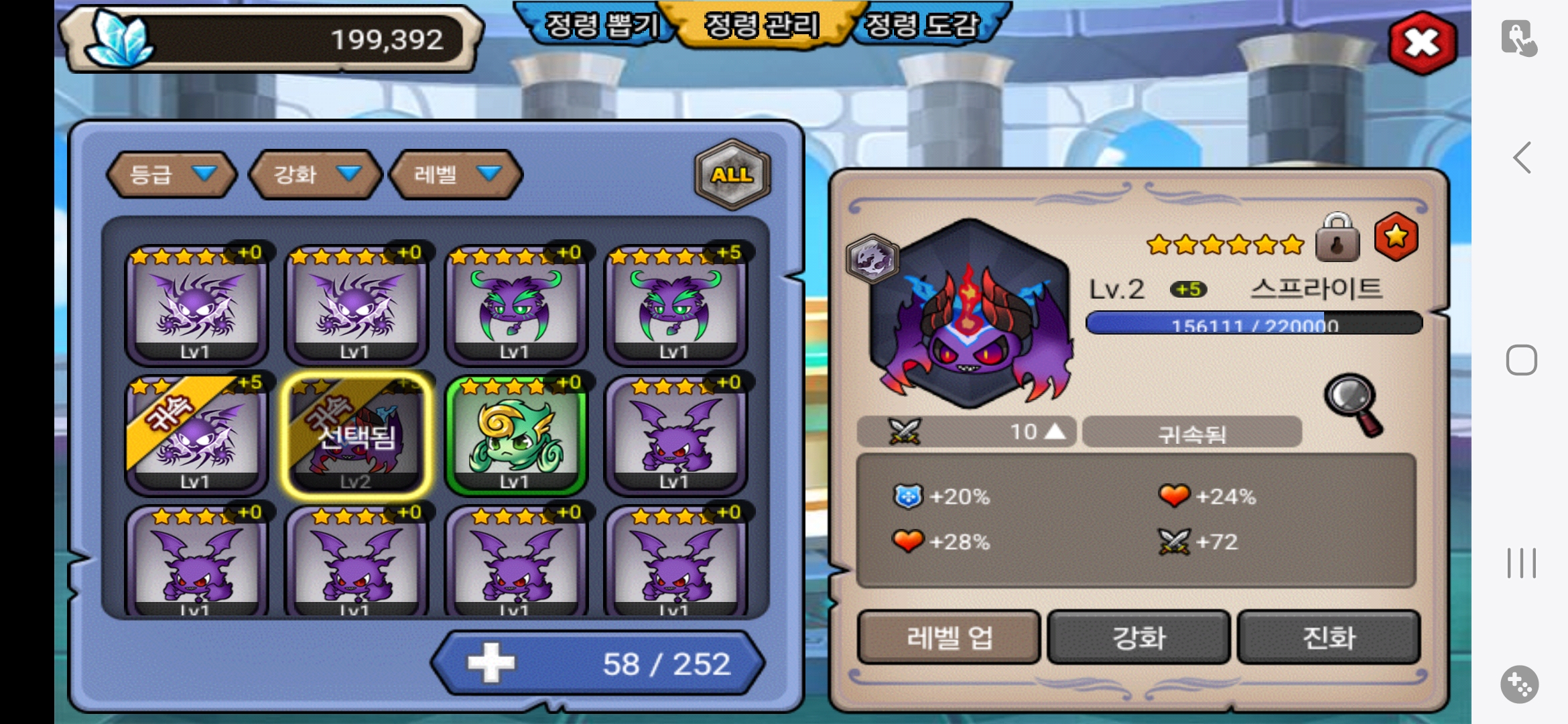Open the 정령 도감 tab
The height and width of the screenshot is (724, 1568).
point(922,26)
